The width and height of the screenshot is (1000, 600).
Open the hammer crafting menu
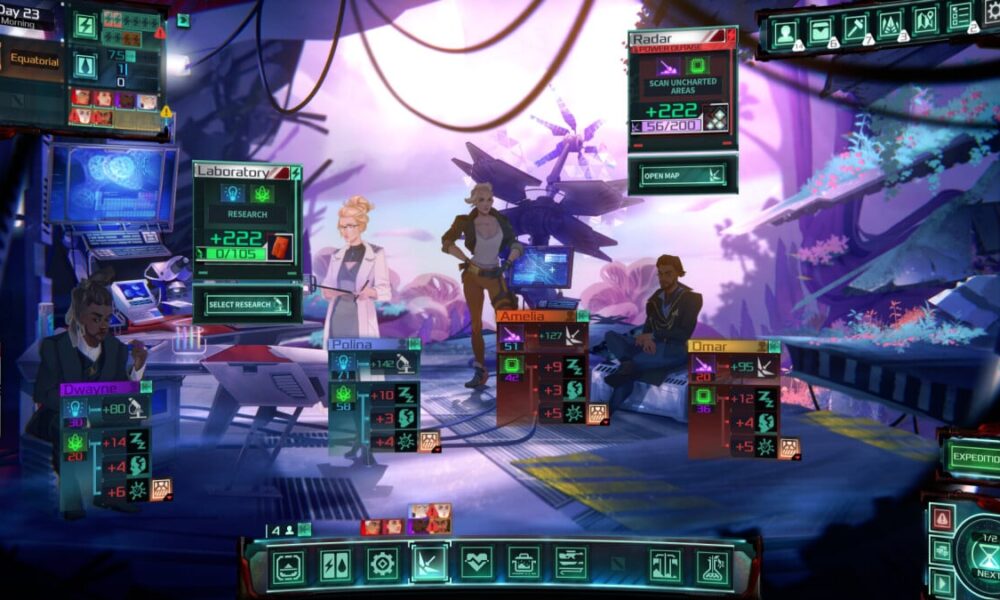[x=856, y=32]
